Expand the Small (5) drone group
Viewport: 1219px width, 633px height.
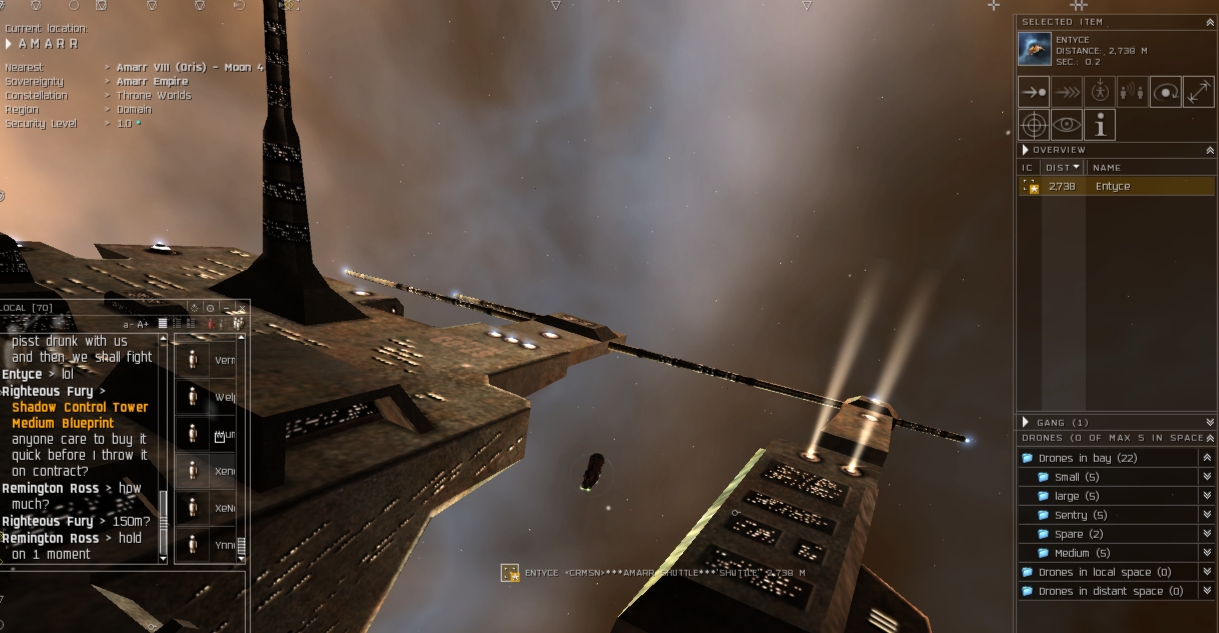pos(1076,477)
